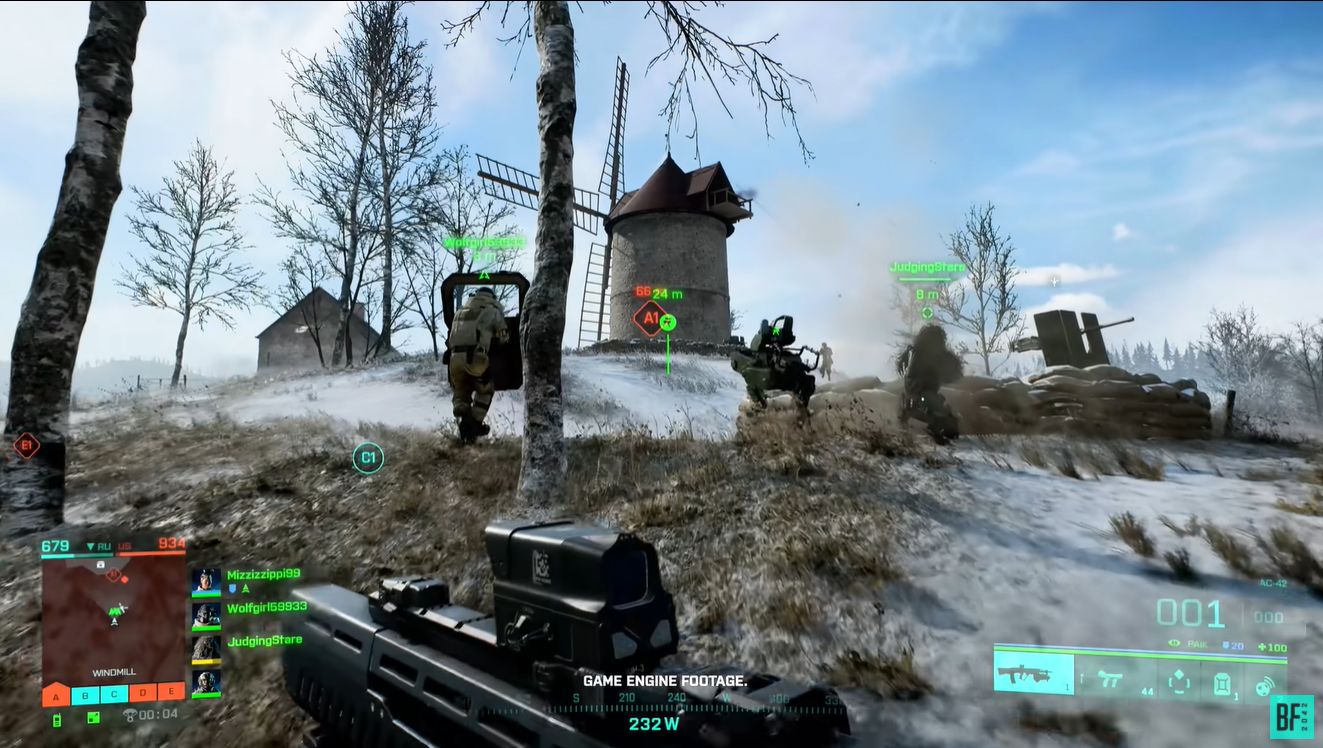This screenshot has width=1323, height=748.
Task: Select the ammo crate backpack slot
Action: pyautogui.click(x=1222, y=682)
